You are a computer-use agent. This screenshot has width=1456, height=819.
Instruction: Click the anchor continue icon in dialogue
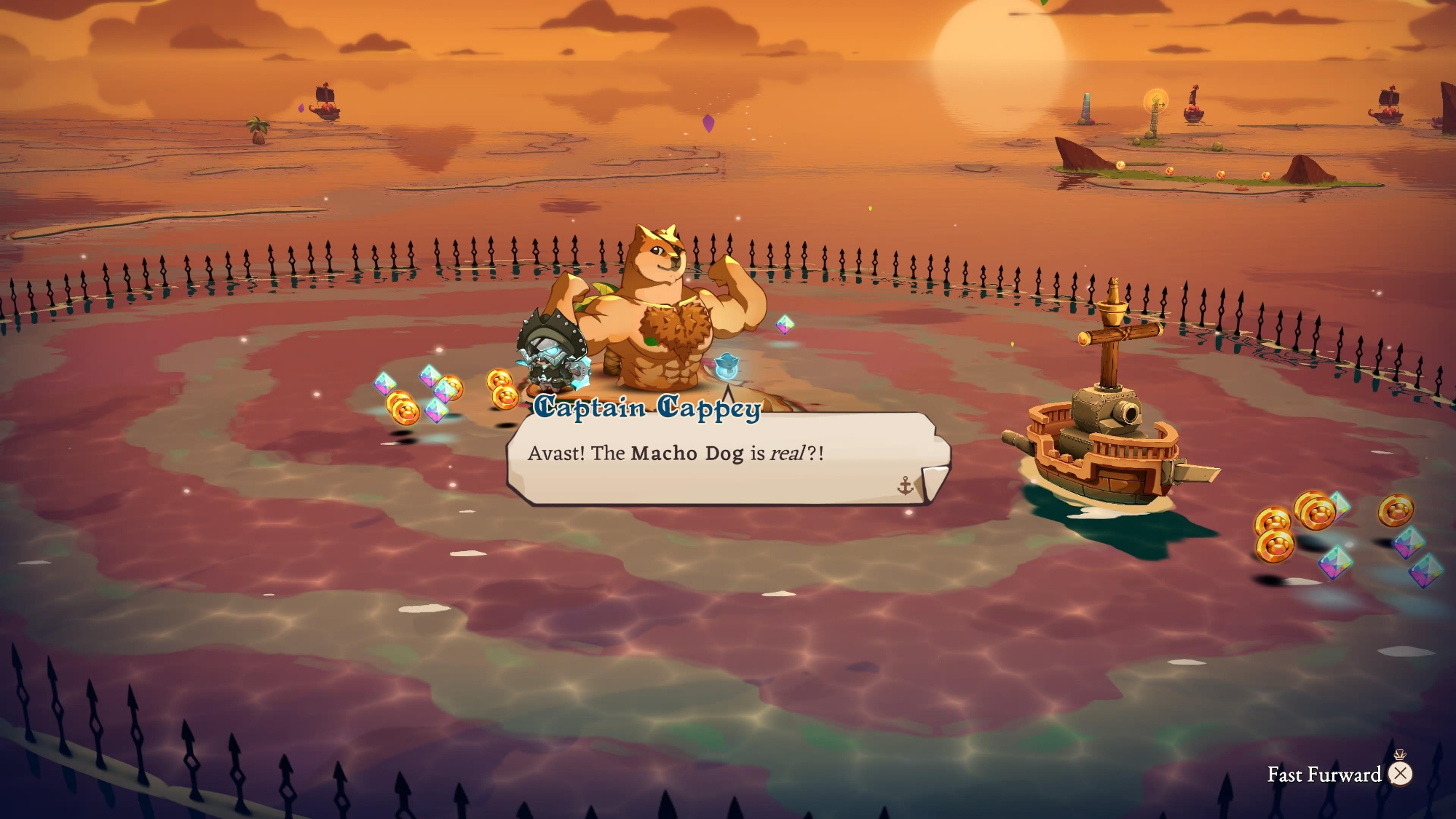pos(905,486)
